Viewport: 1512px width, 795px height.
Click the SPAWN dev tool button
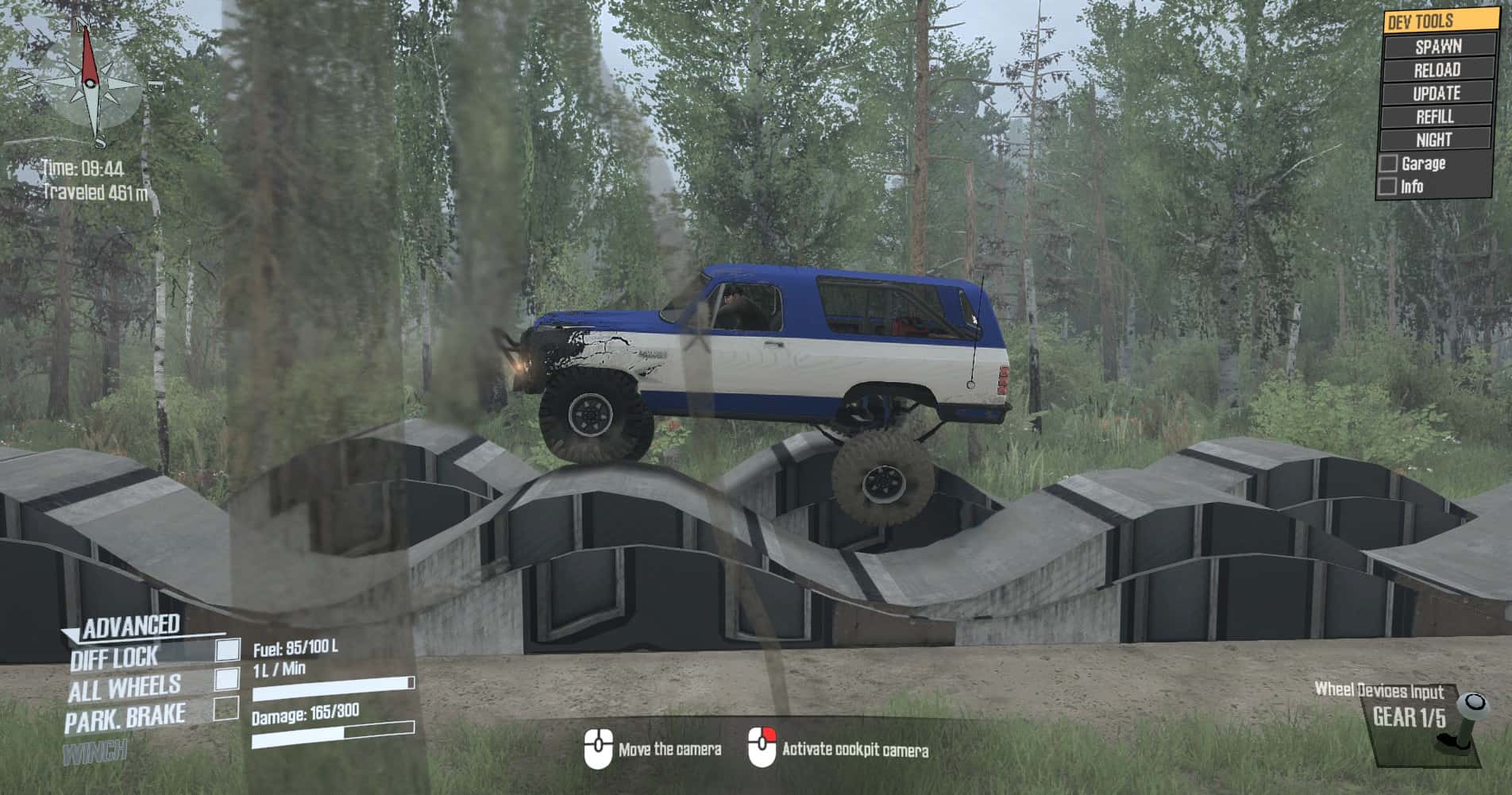(1437, 46)
